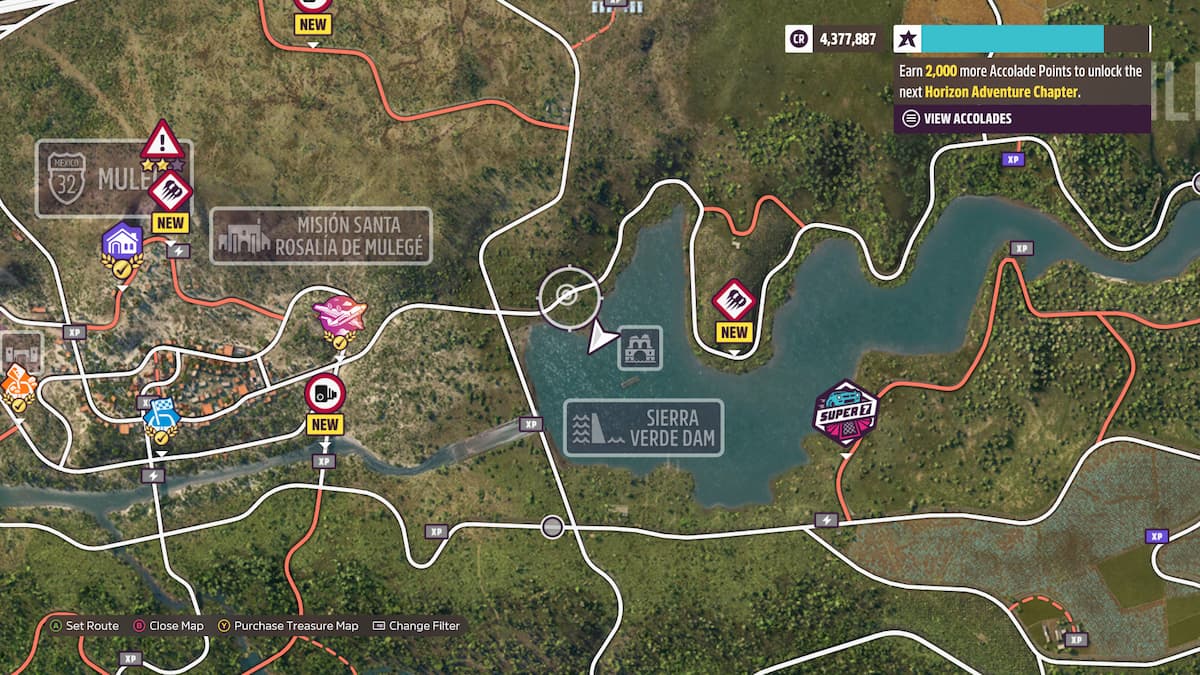Select the Trailblazer marker below the danger sign
The height and width of the screenshot is (675, 1200).
[169, 191]
